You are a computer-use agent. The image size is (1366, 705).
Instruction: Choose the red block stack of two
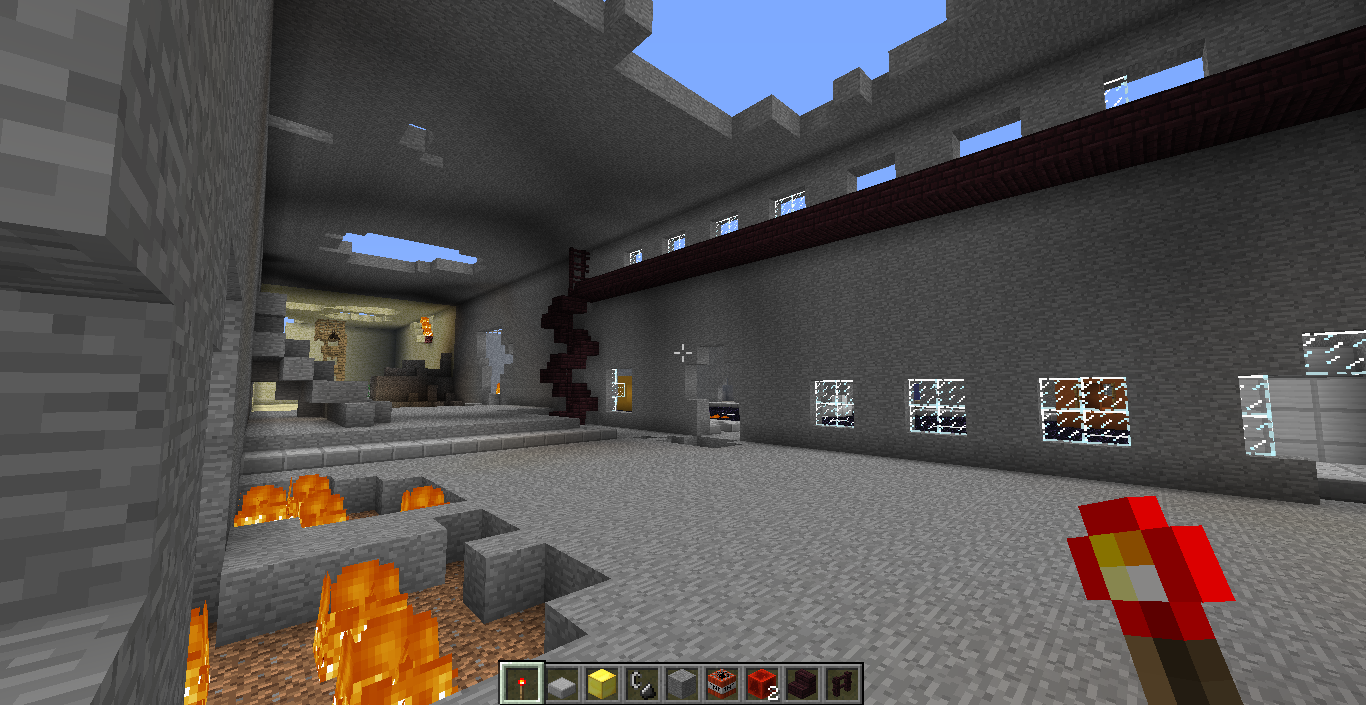pyautogui.click(x=762, y=683)
